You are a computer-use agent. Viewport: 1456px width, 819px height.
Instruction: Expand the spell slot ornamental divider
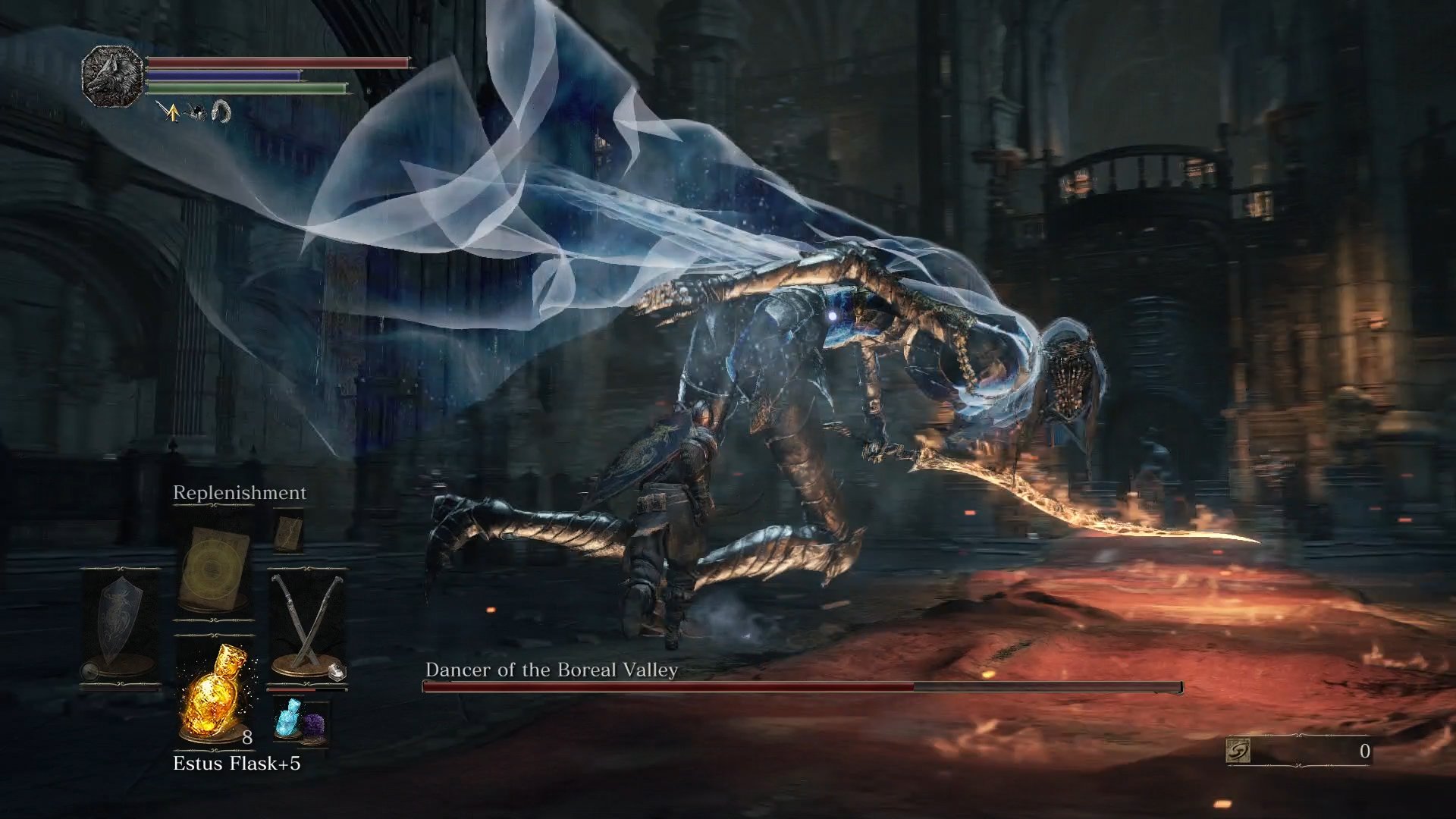(215, 620)
